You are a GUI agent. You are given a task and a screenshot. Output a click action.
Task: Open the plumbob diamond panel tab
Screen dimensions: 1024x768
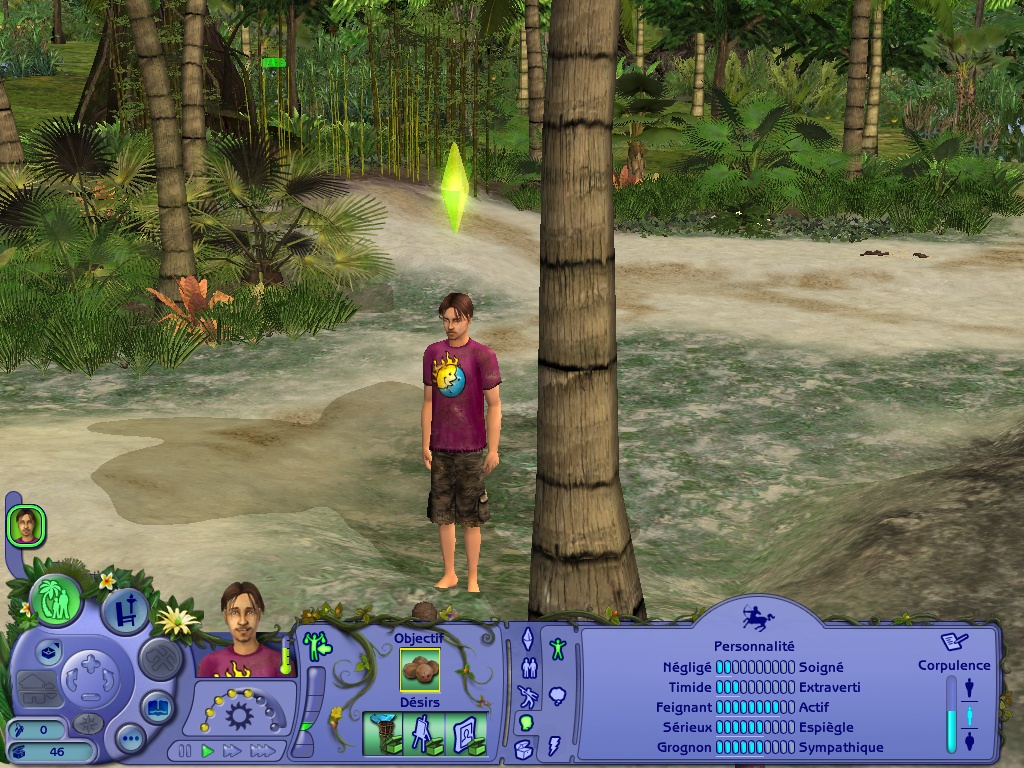pyautogui.click(x=528, y=638)
